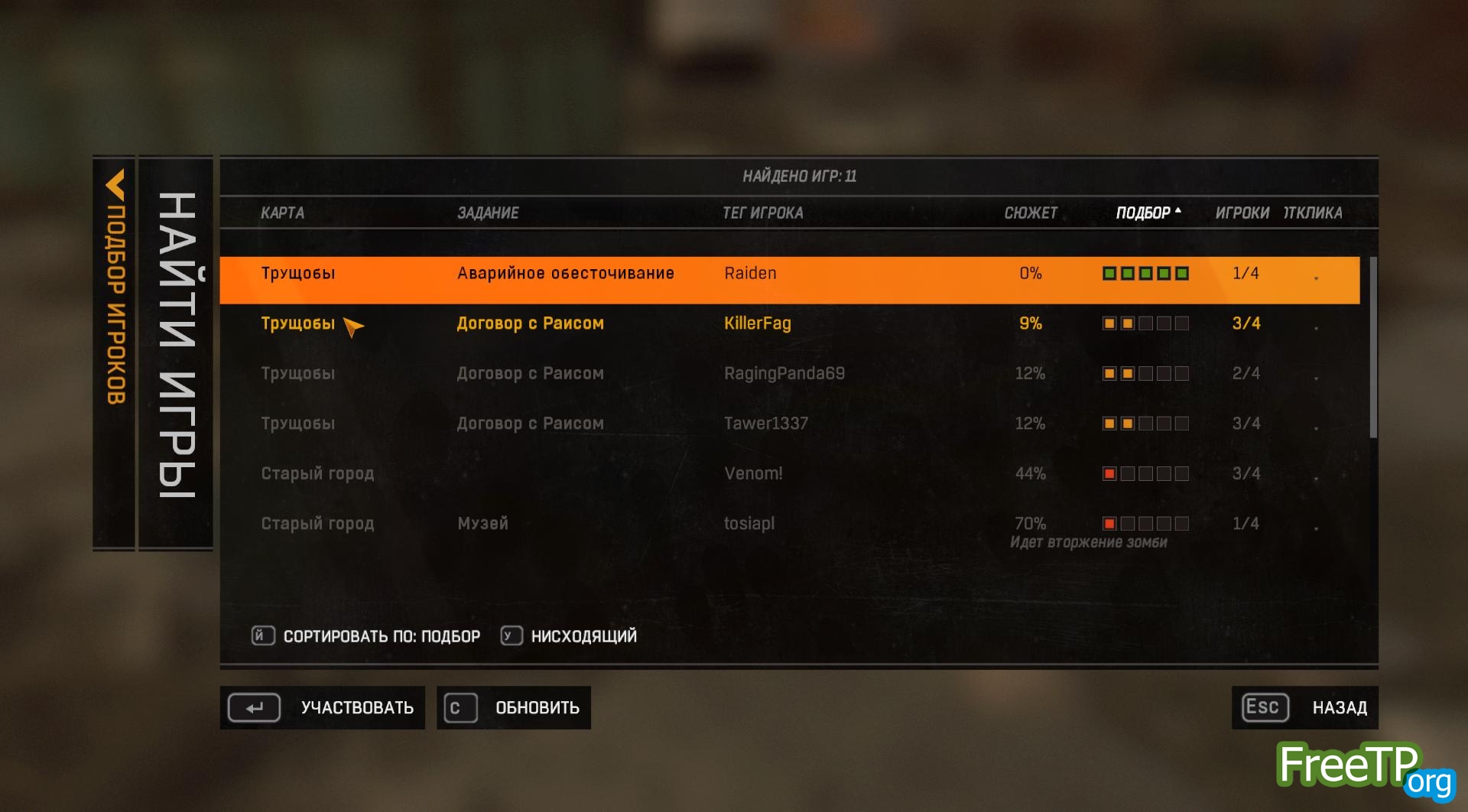The height and width of the screenshot is (812, 1468).
Task: Choose KillerFag's game row
Action: pos(757,323)
